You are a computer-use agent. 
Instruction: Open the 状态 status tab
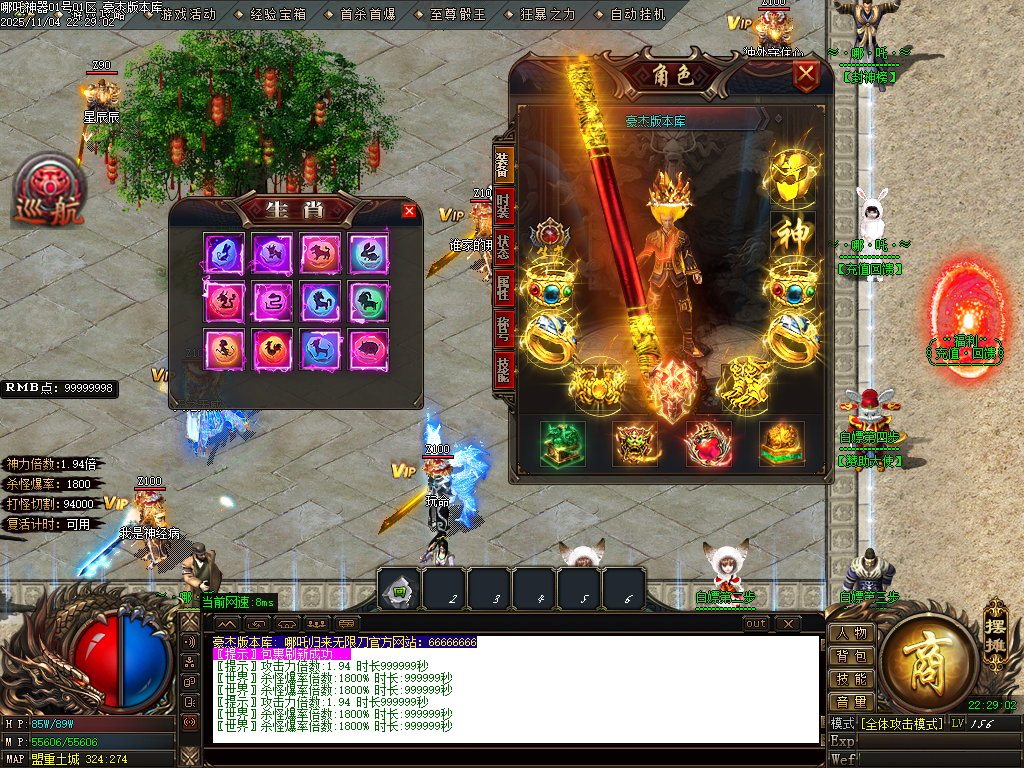(502, 248)
